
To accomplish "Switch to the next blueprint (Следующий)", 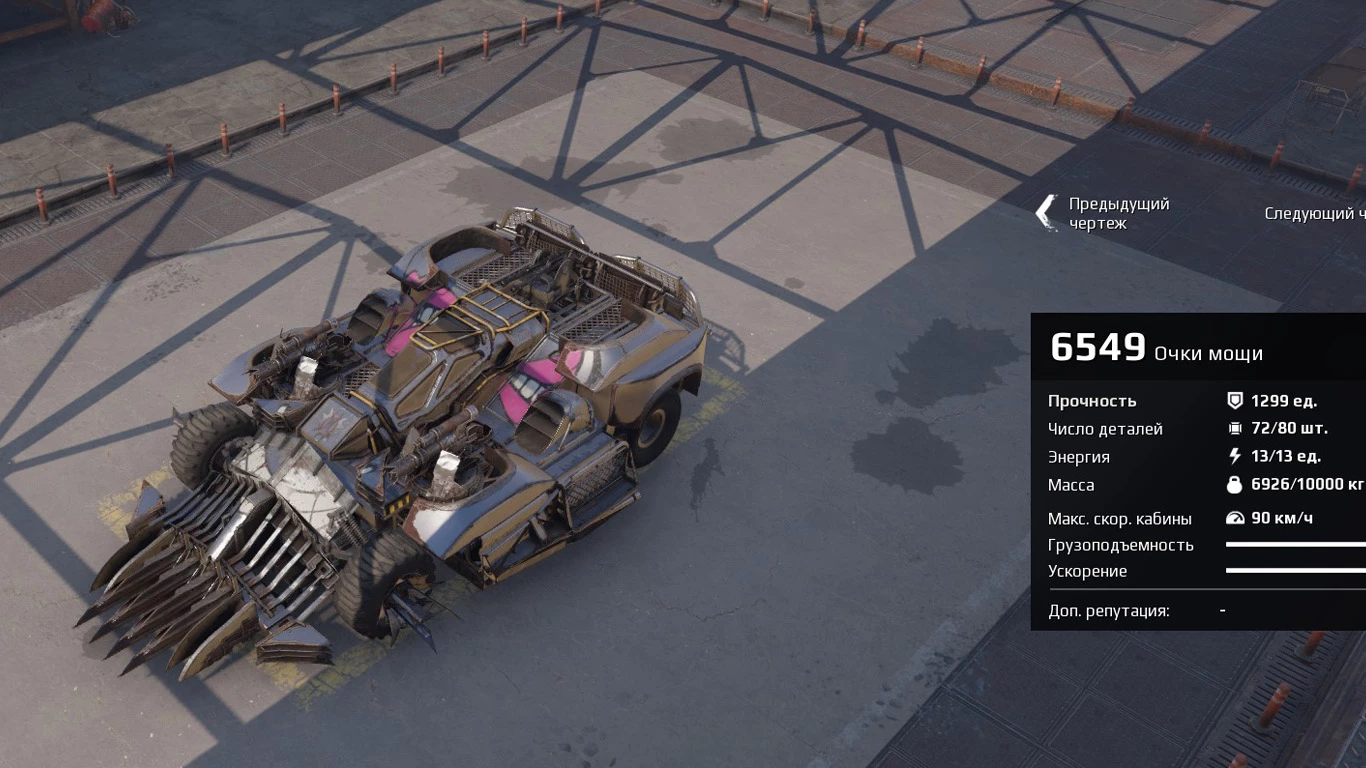I will click(x=1314, y=213).
